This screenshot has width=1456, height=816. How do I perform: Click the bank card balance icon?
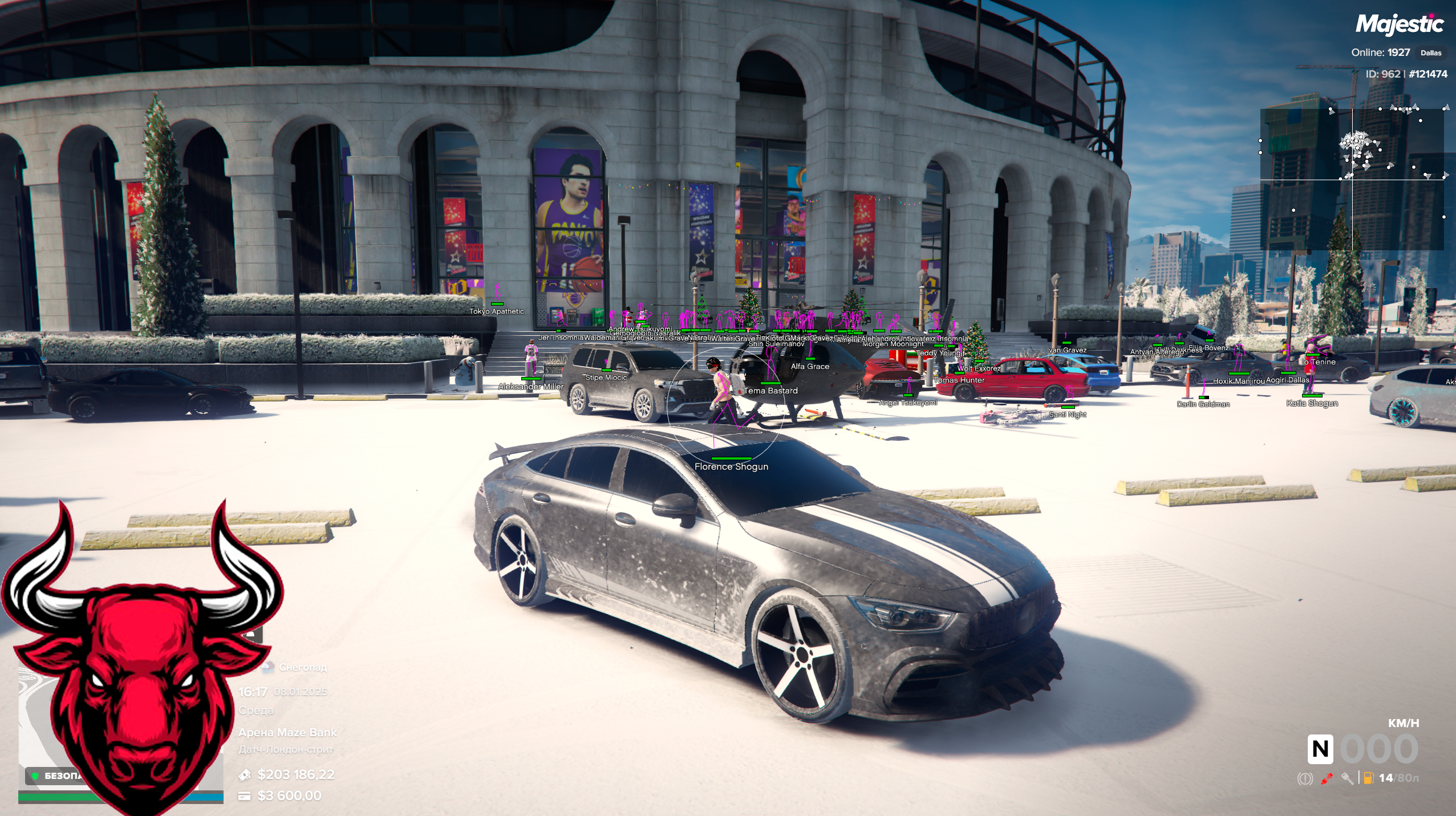245,796
